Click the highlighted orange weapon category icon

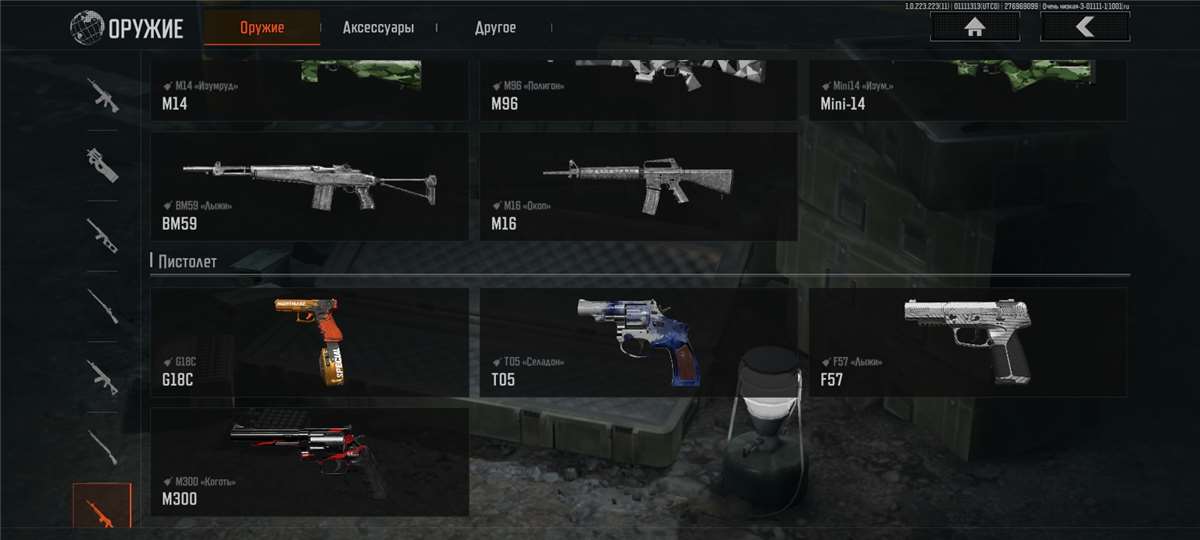pyautogui.click(x=102, y=508)
